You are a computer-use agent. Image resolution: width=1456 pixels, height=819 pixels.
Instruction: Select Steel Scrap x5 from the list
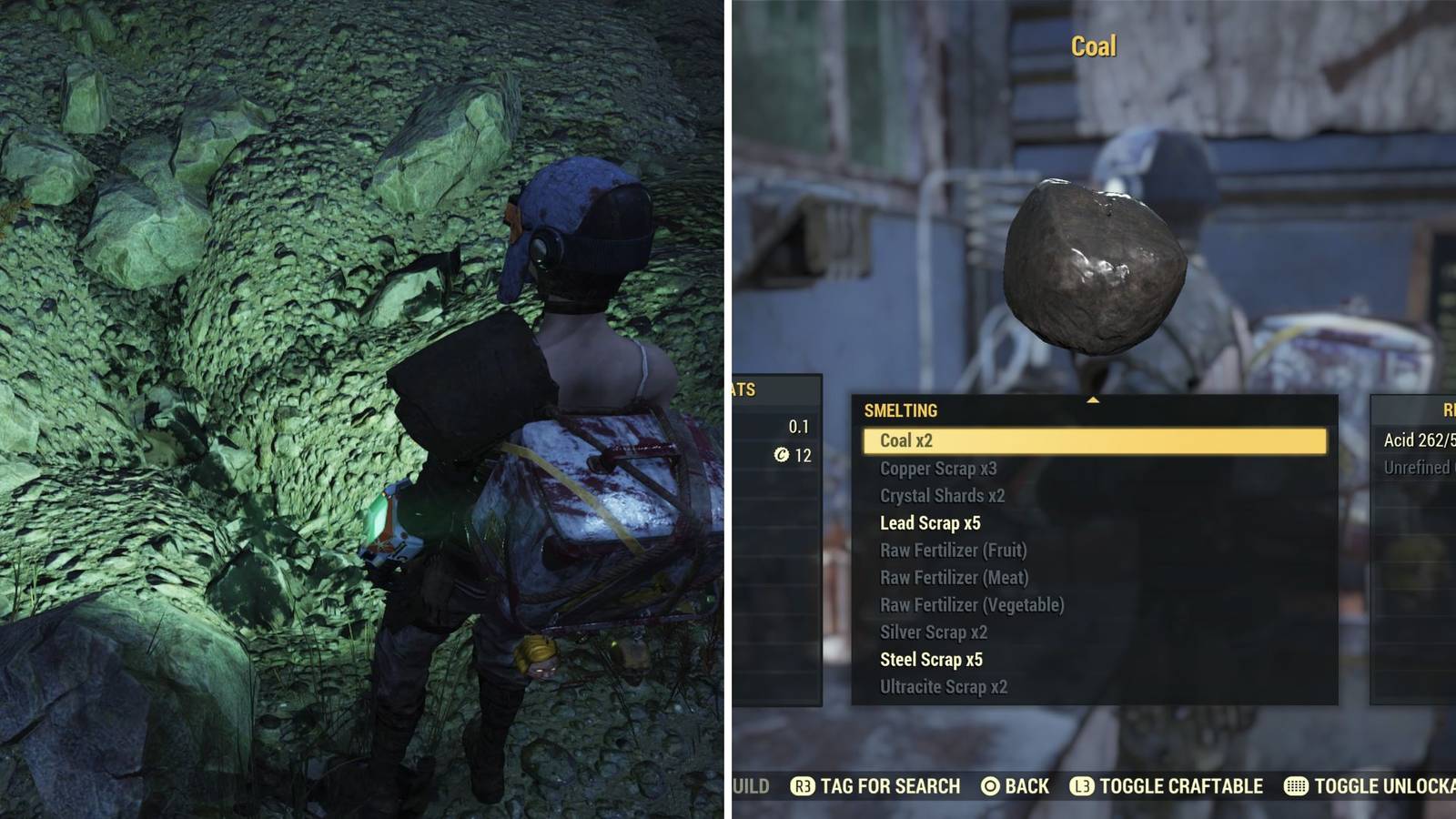pos(929,659)
